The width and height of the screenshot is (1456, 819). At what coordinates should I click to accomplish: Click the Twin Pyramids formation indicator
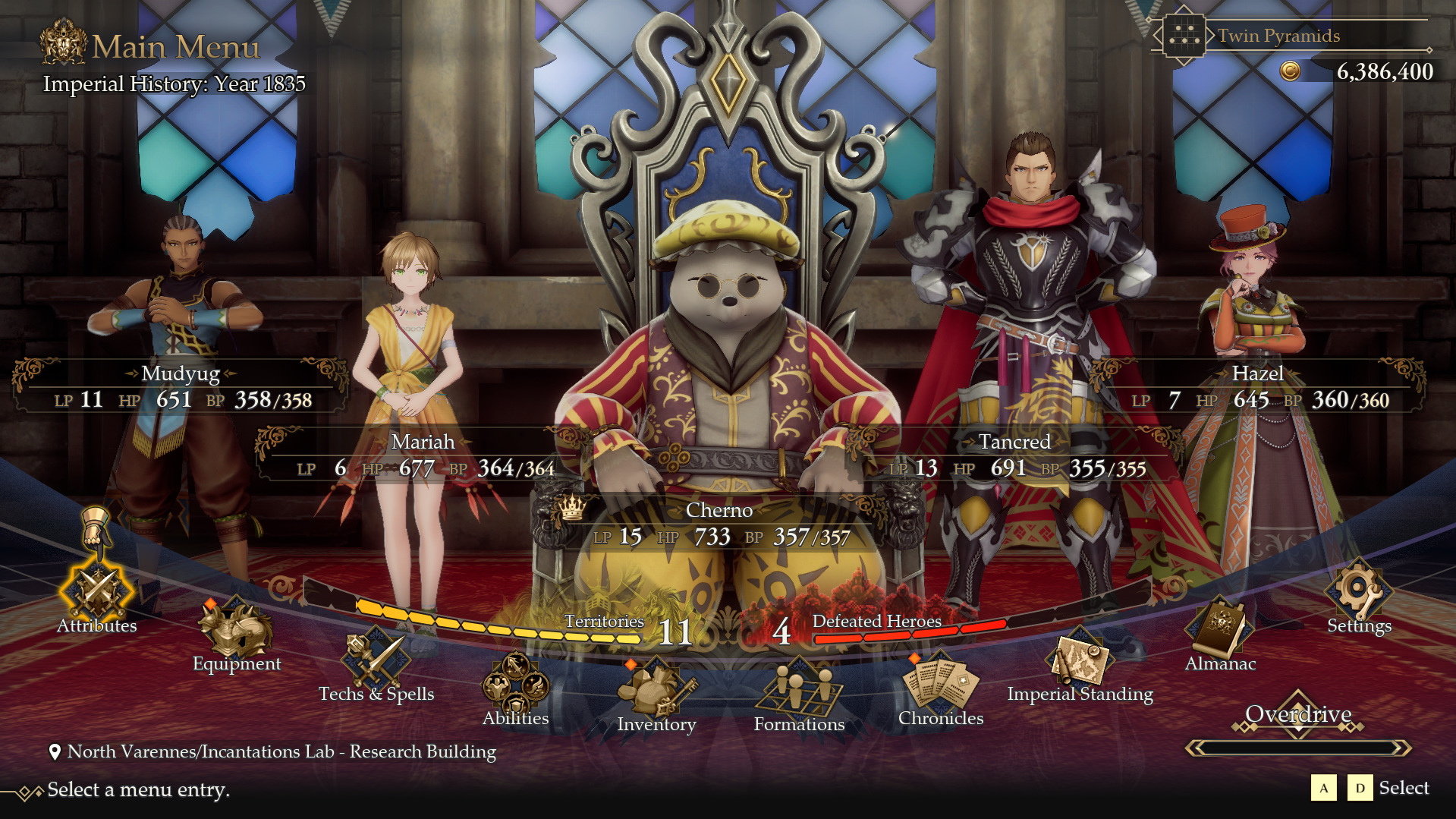(x=1279, y=36)
